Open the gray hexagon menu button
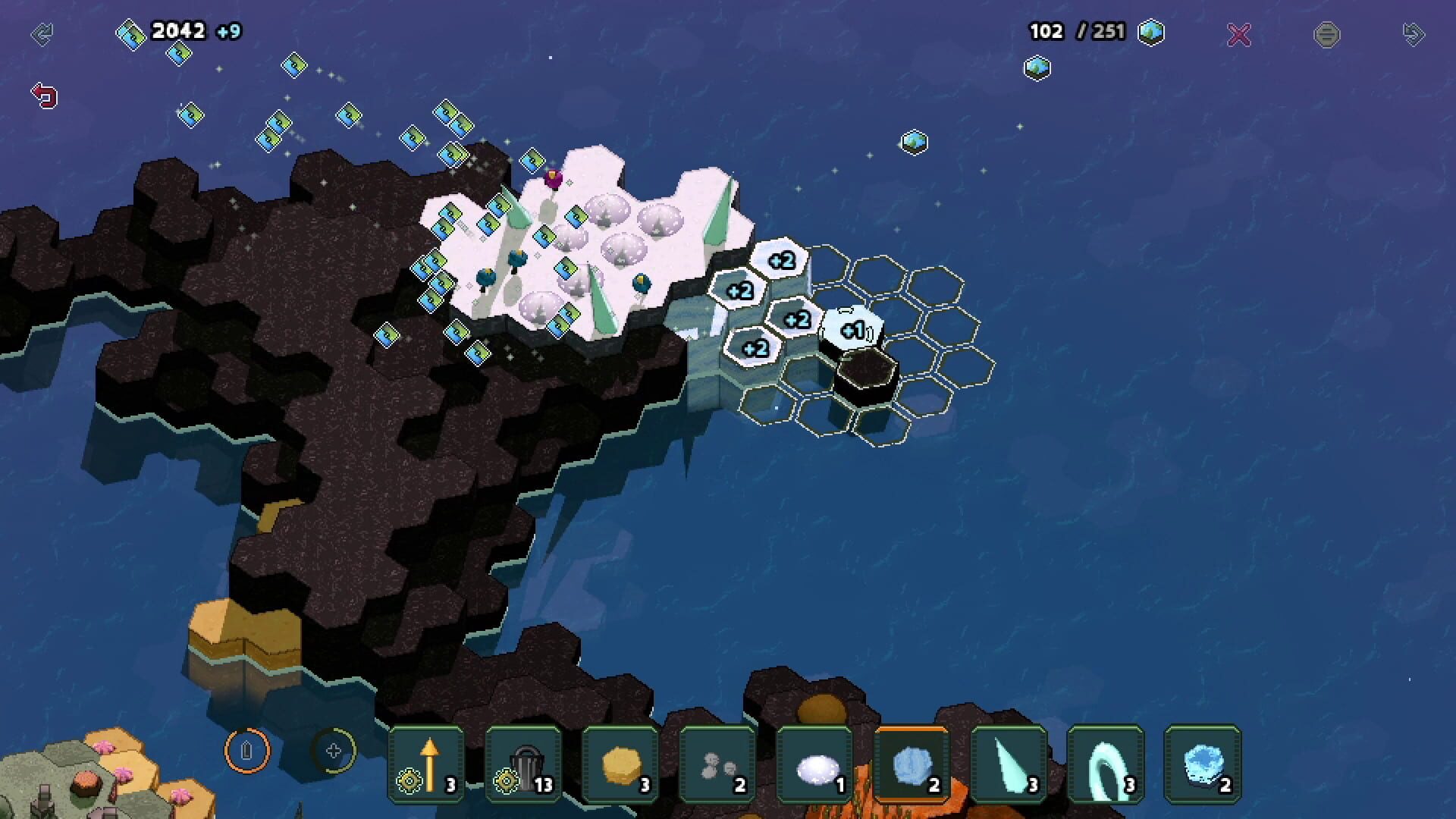This screenshot has height=819, width=1456. tap(1326, 34)
